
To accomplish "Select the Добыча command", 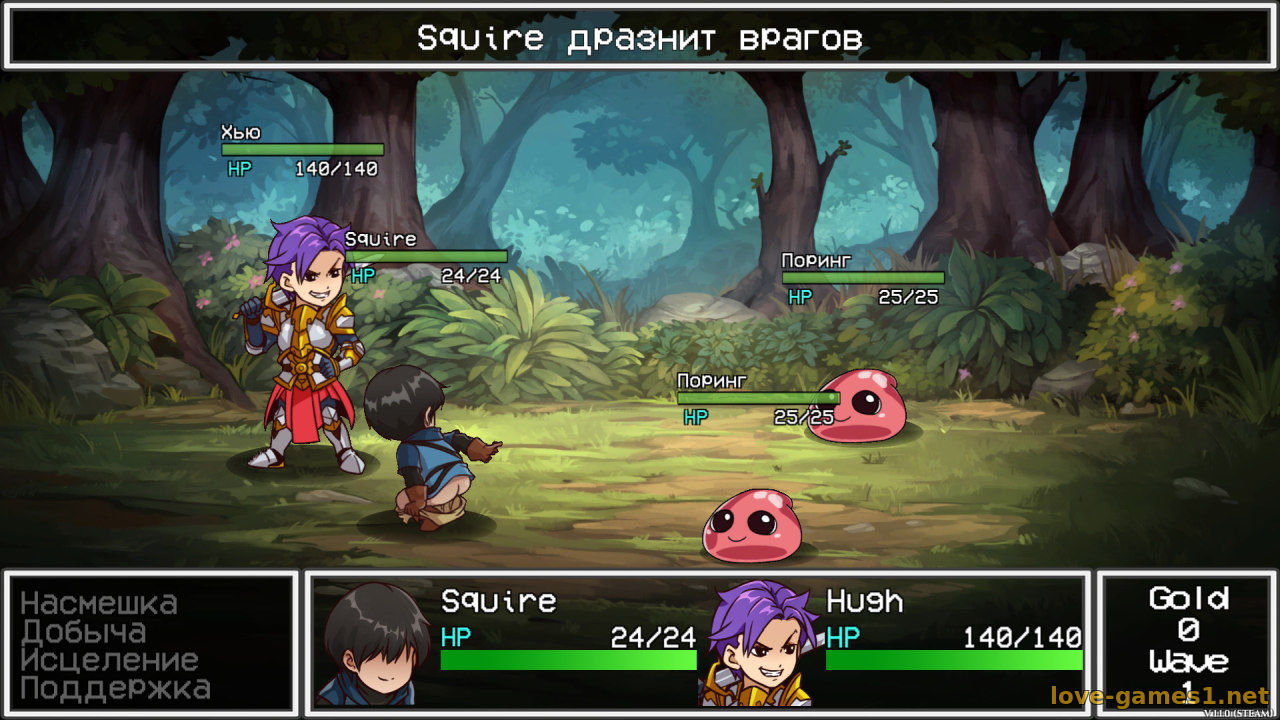I will pyautogui.click(x=84, y=632).
